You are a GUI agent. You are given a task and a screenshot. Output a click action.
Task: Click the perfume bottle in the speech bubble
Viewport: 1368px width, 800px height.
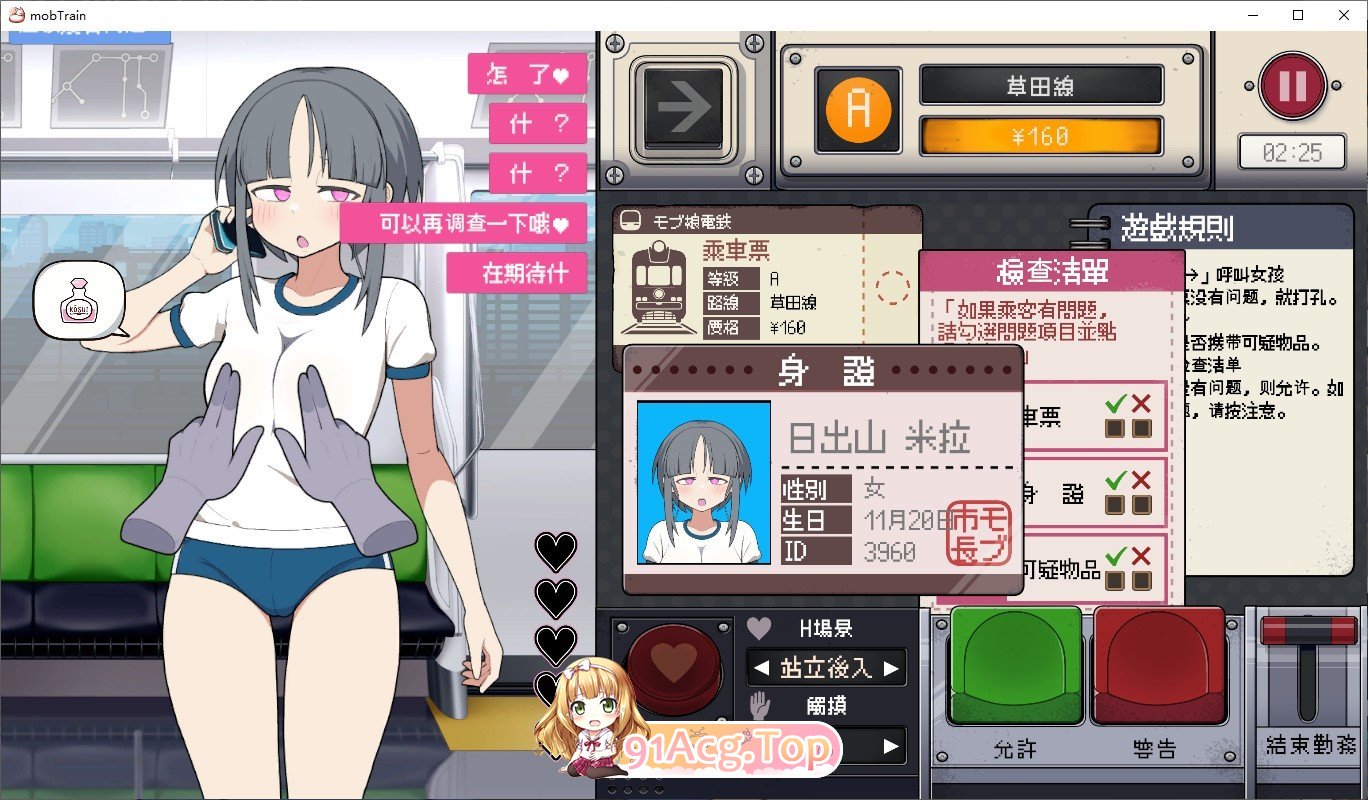79,303
